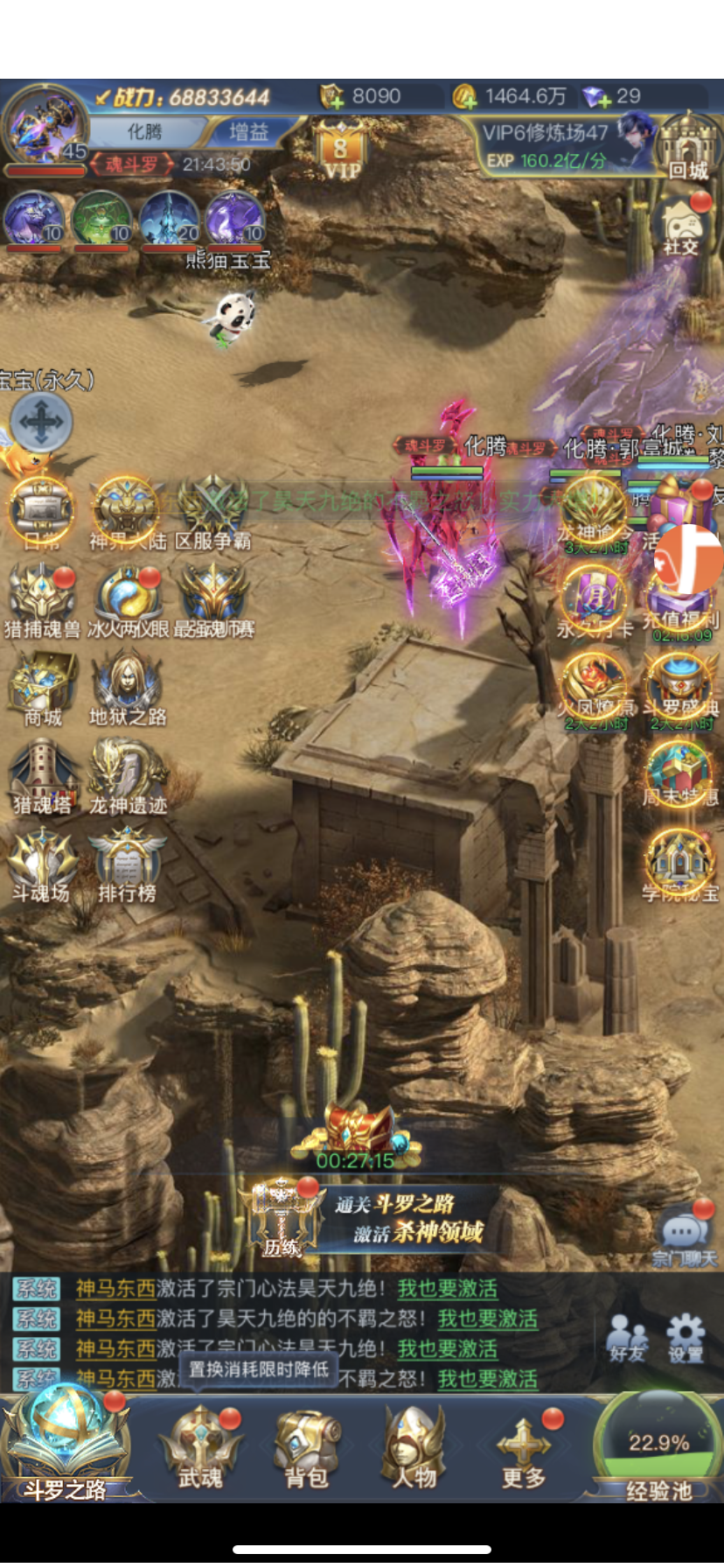Open the 人物 character sheet
The width and height of the screenshot is (724, 1568).
(414, 1448)
